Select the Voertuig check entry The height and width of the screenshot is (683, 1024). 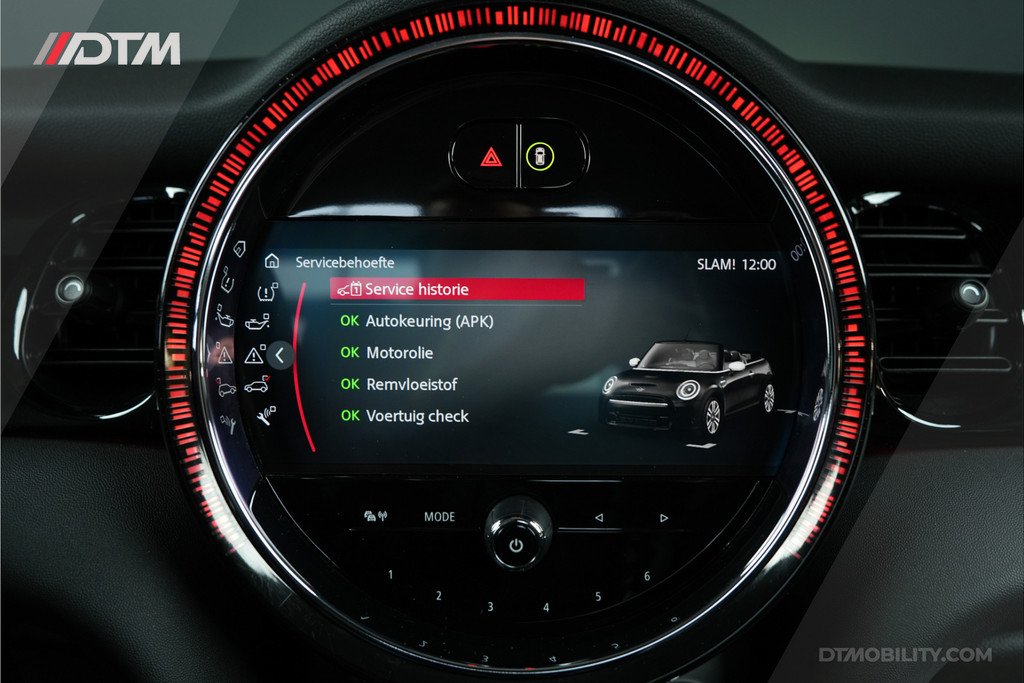tap(417, 416)
